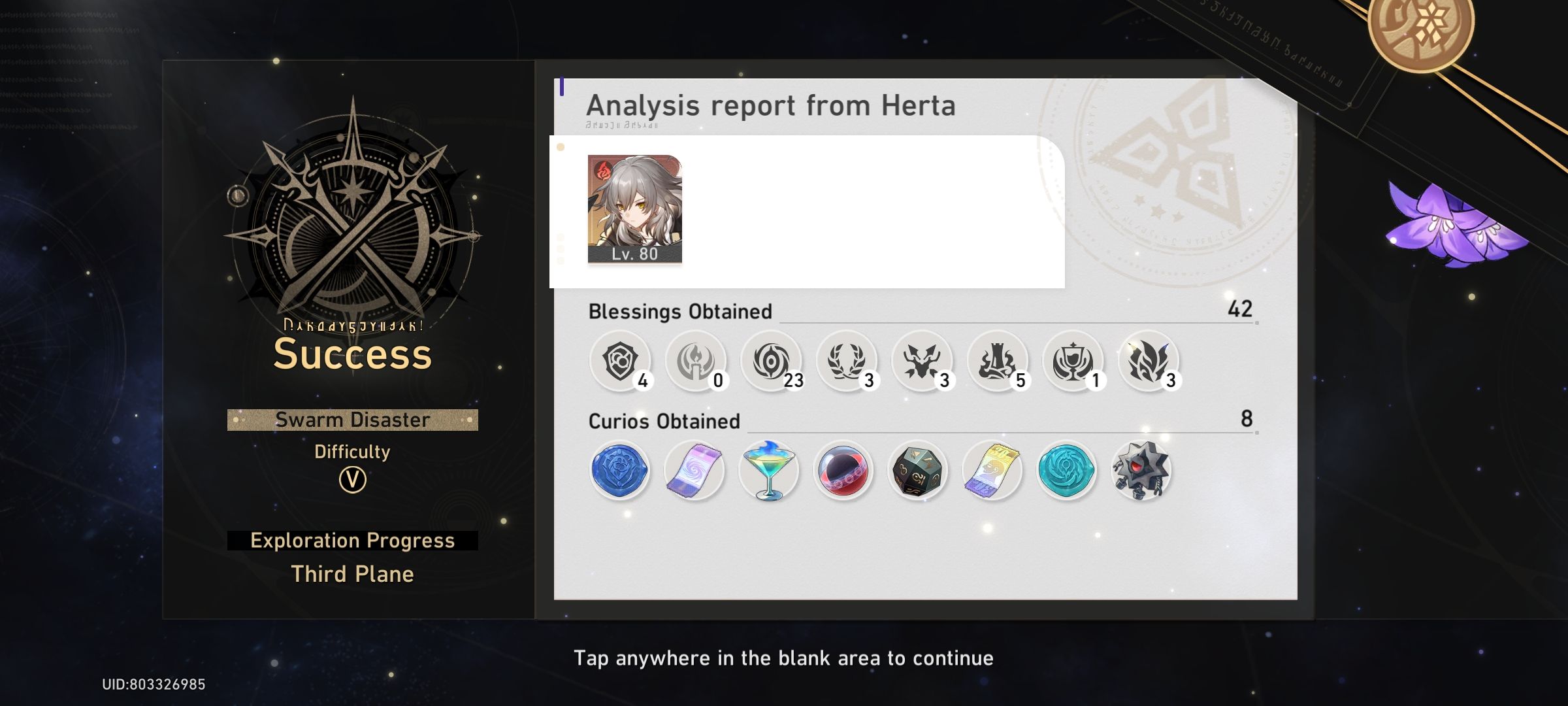Click the Destruction blessing icon showing 3
Image resolution: width=1568 pixels, height=706 pixels.
922,360
